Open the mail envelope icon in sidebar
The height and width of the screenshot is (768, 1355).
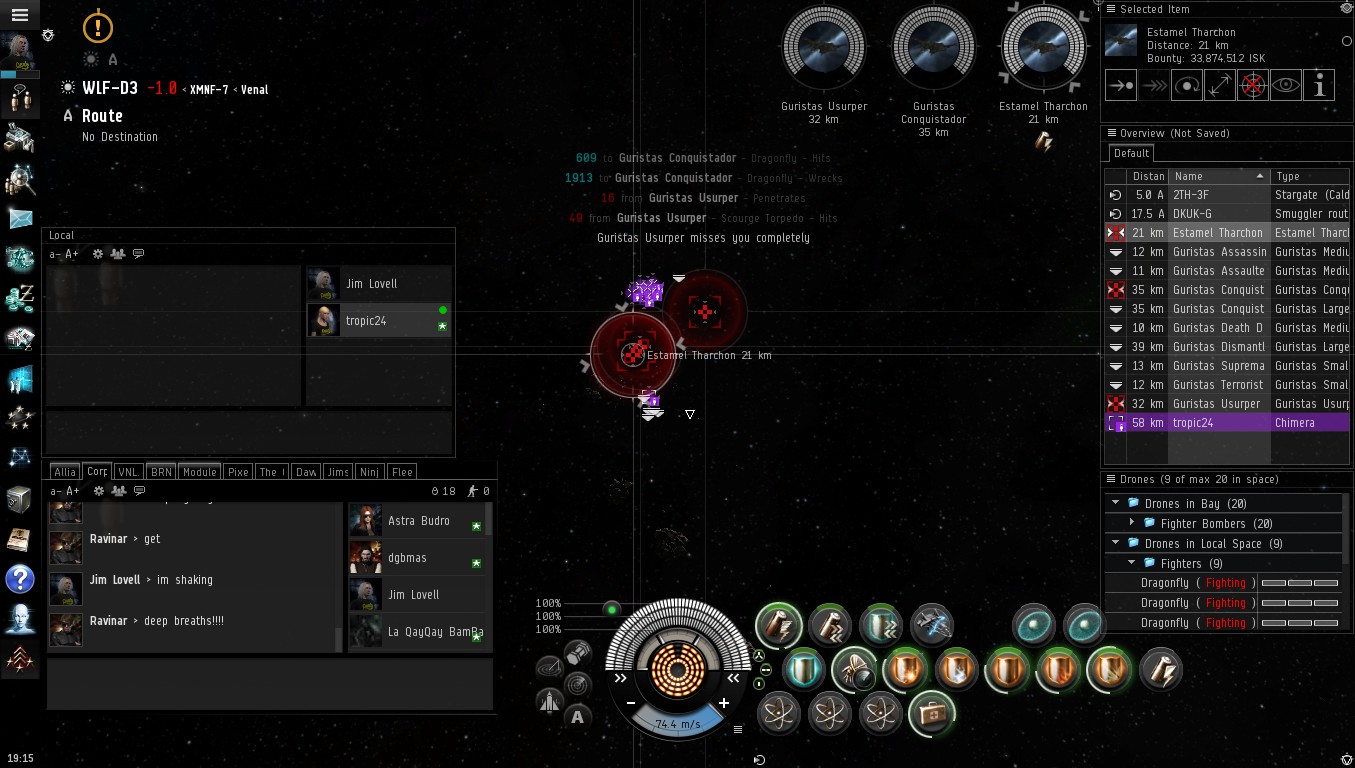click(x=20, y=218)
